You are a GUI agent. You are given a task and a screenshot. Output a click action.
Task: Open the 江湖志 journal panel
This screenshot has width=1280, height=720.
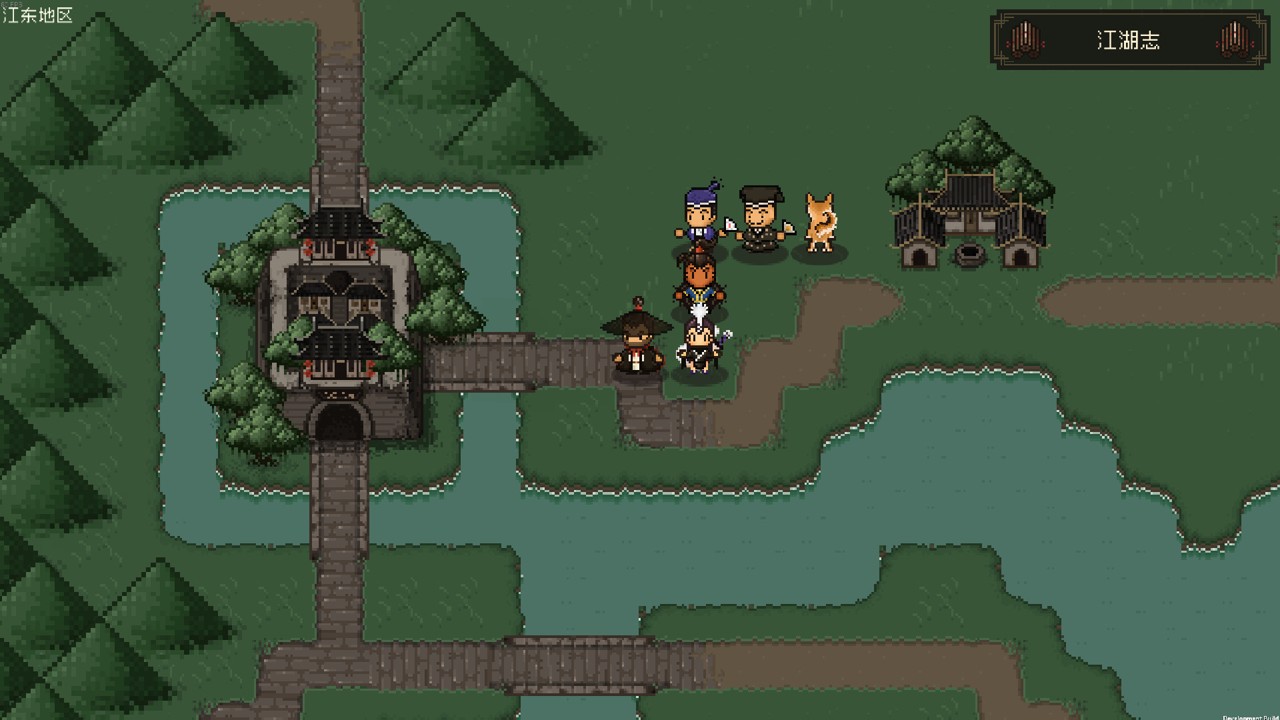point(1129,40)
